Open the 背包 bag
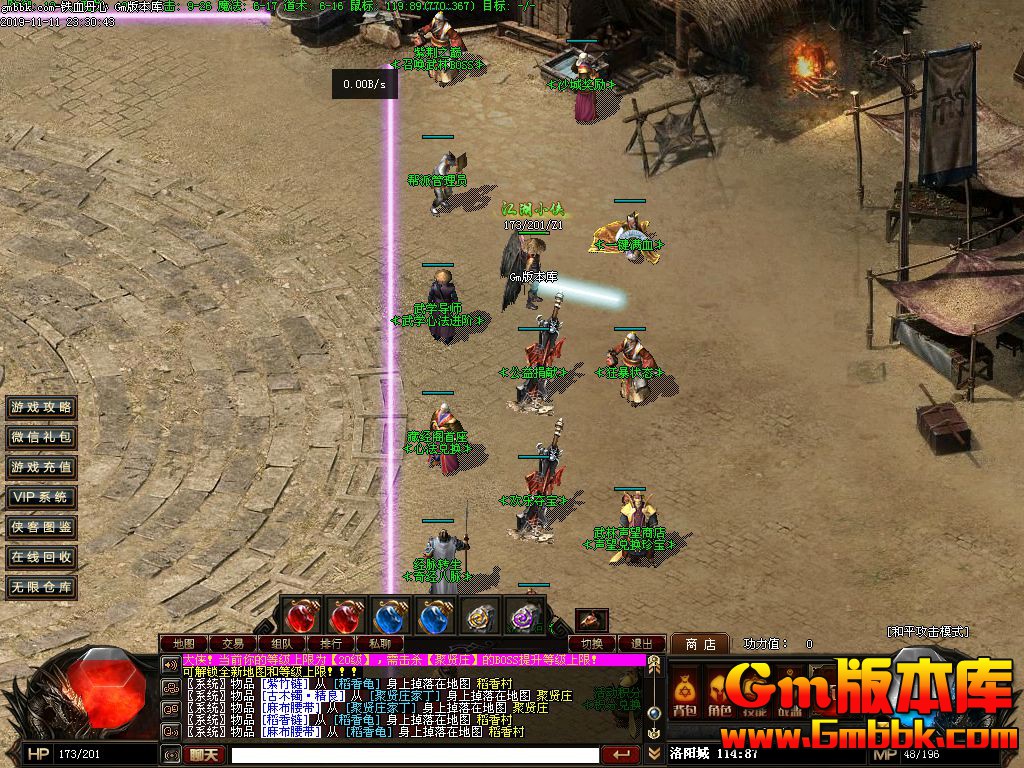 [x=685, y=696]
